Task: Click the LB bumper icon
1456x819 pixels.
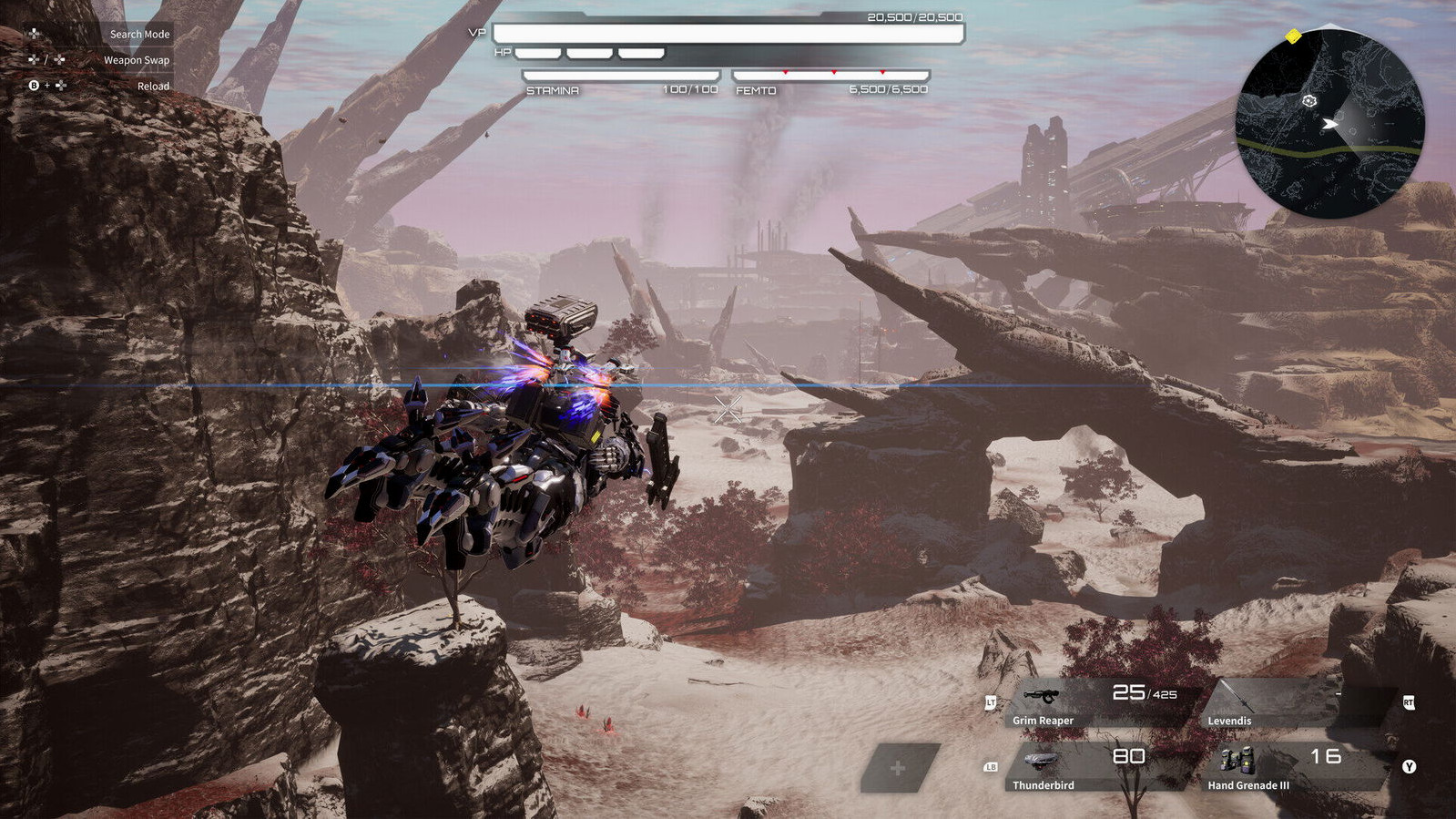Action: pyautogui.click(x=992, y=767)
